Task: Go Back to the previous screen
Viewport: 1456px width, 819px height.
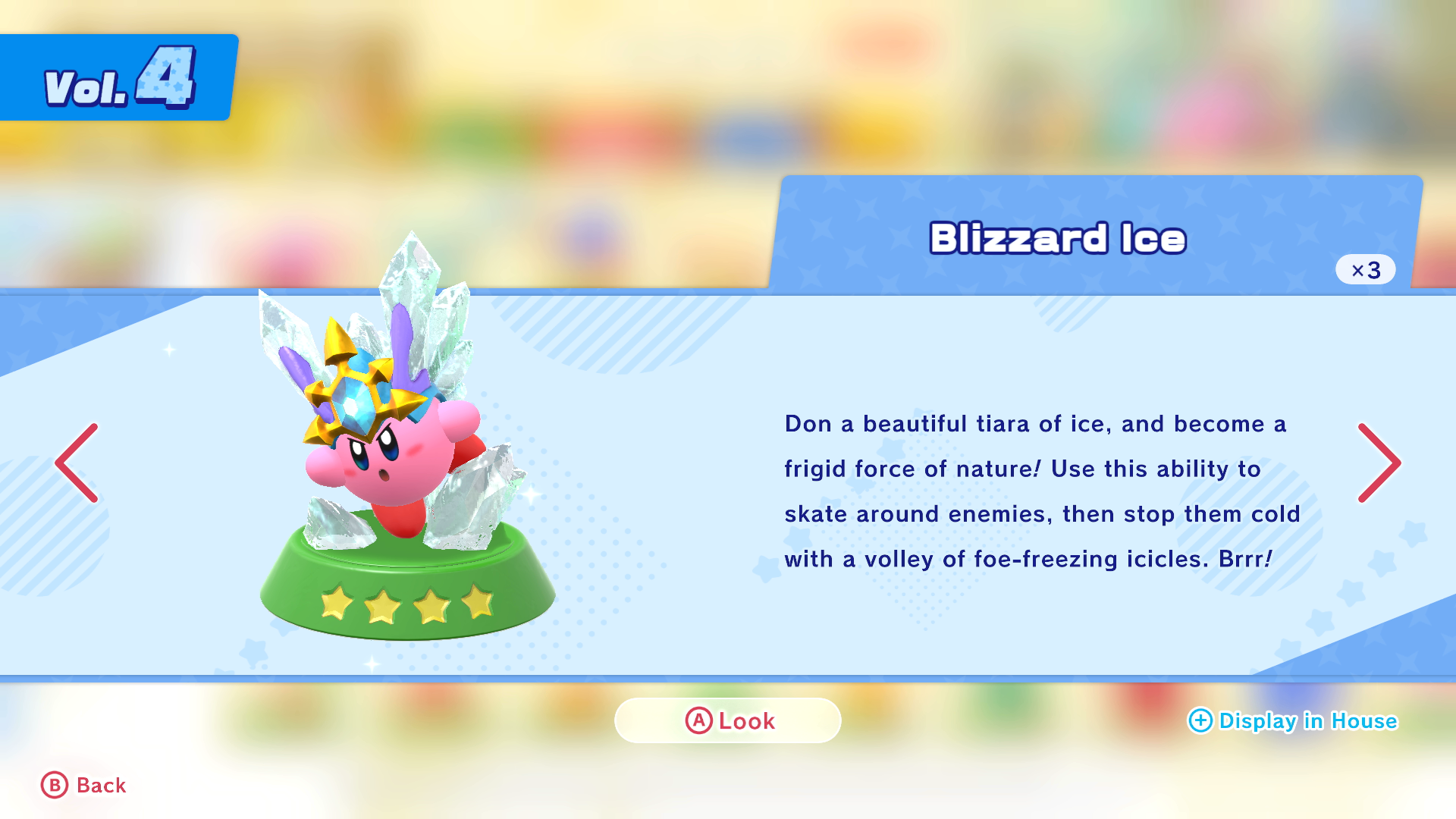Action: coord(83,786)
